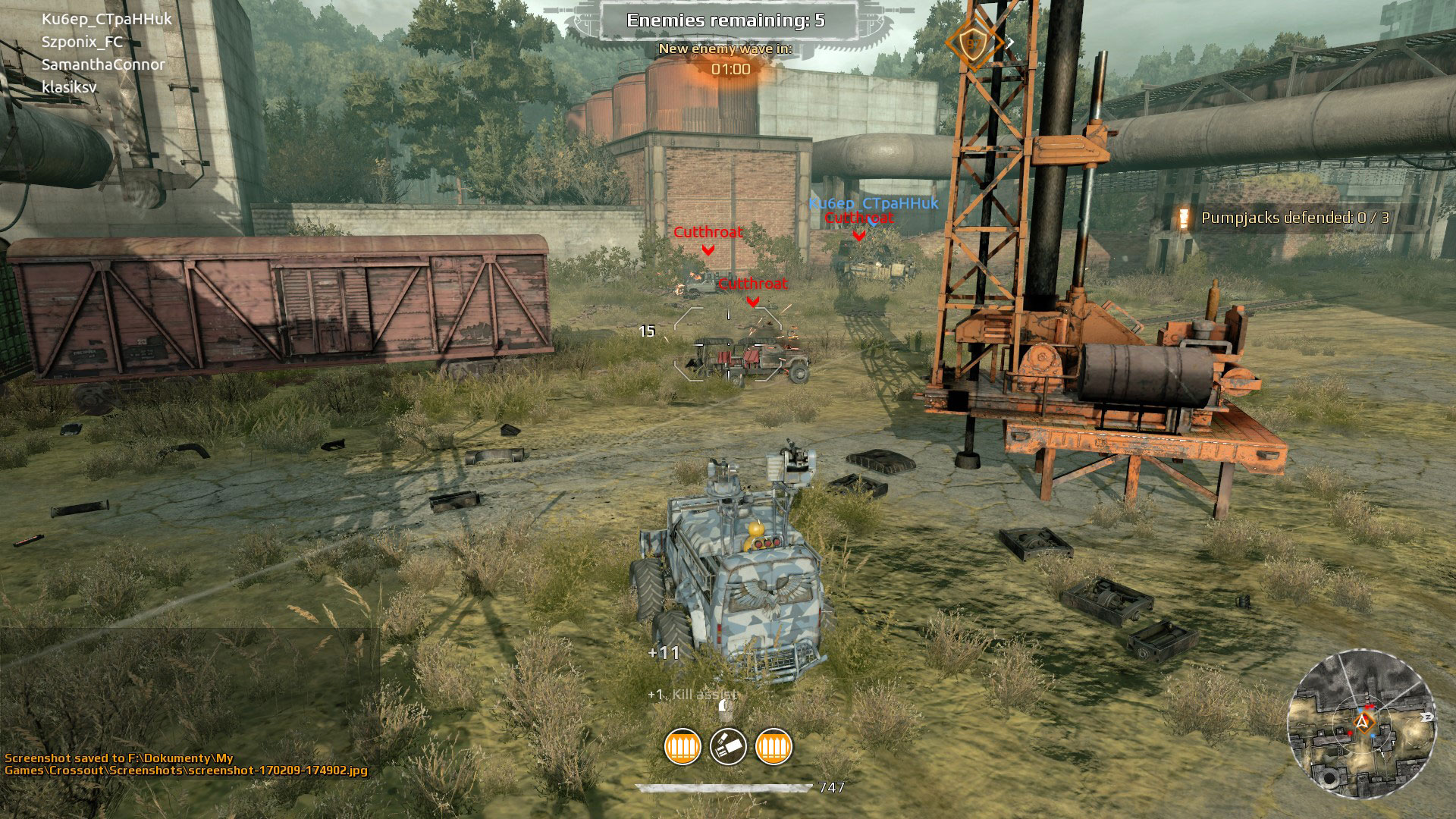This screenshot has height=819, width=1456.
Task: Select the orange shield defense marker
Action: (971, 43)
